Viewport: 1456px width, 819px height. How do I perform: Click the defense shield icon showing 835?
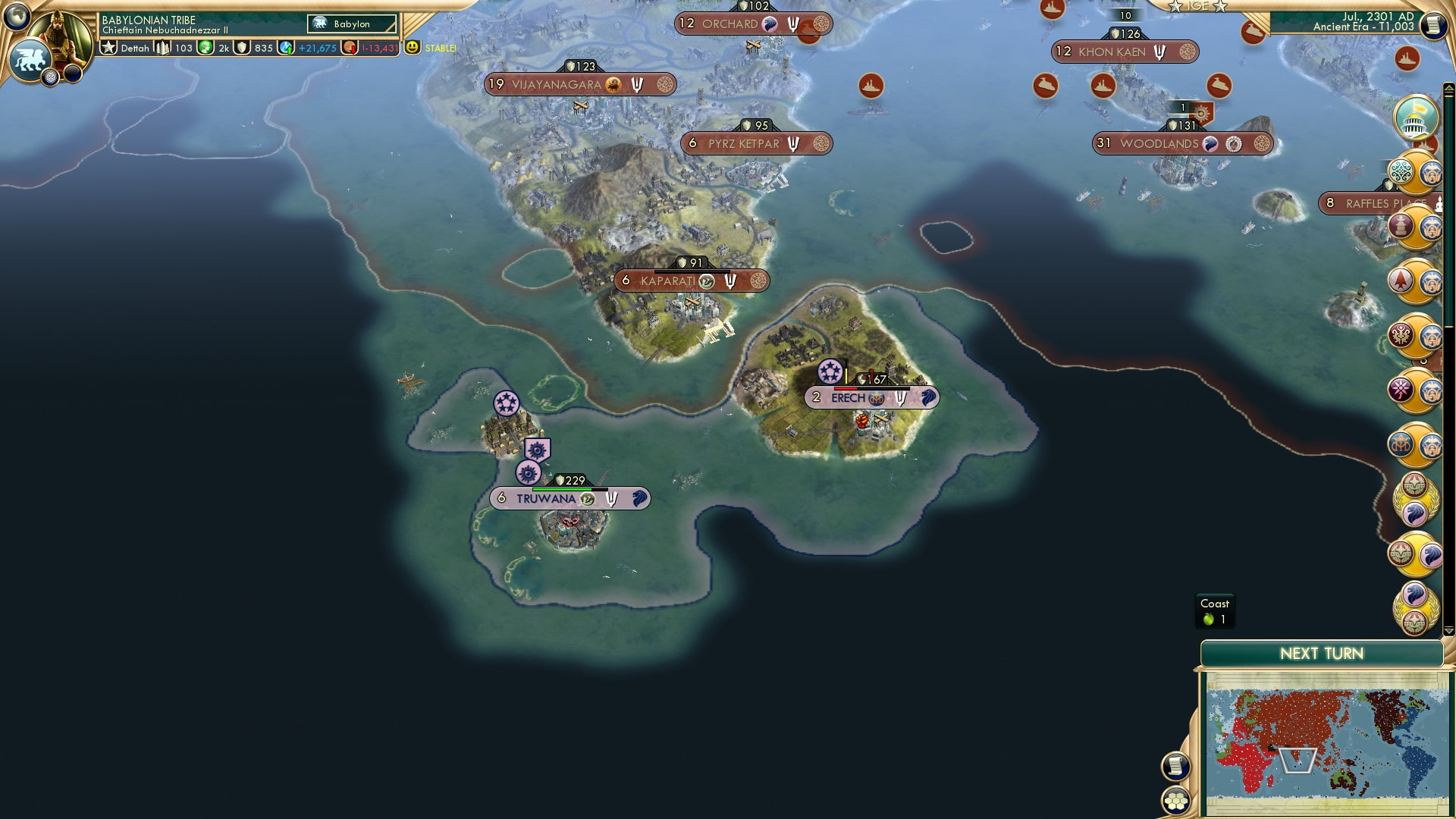[x=241, y=46]
